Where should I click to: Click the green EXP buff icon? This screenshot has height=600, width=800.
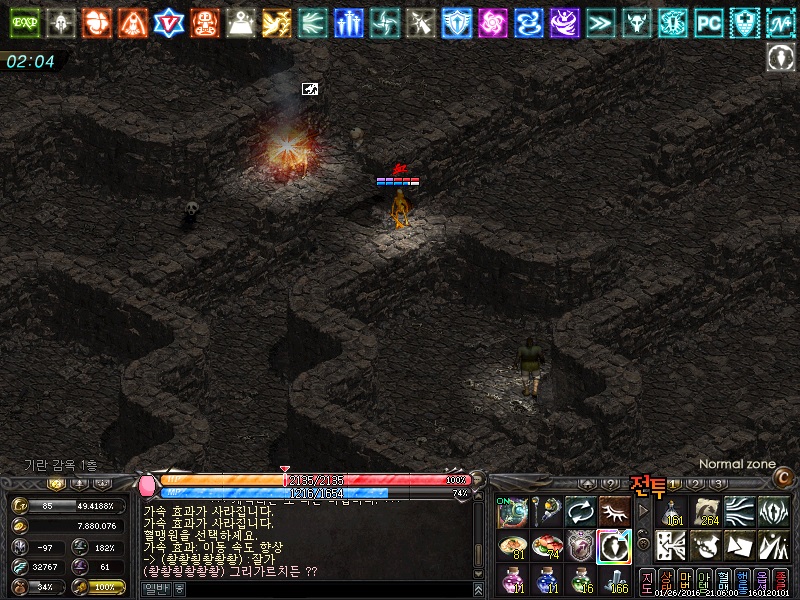coord(22,22)
